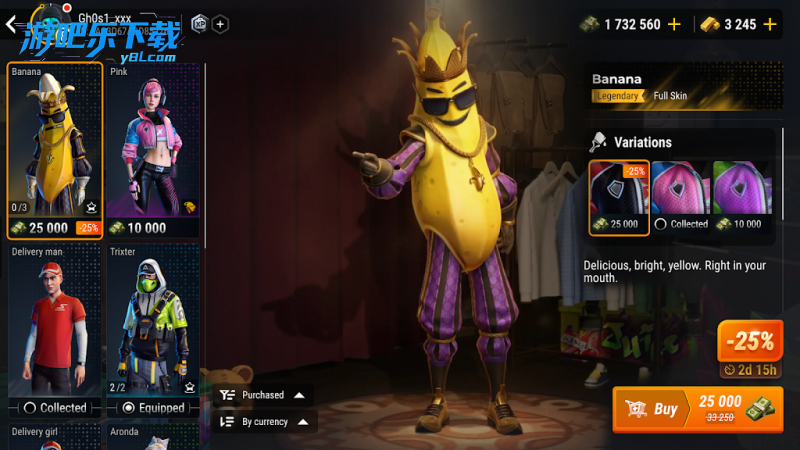Open the Delivery girl skin card
This screenshot has height=450, width=800.
[x=55, y=436]
